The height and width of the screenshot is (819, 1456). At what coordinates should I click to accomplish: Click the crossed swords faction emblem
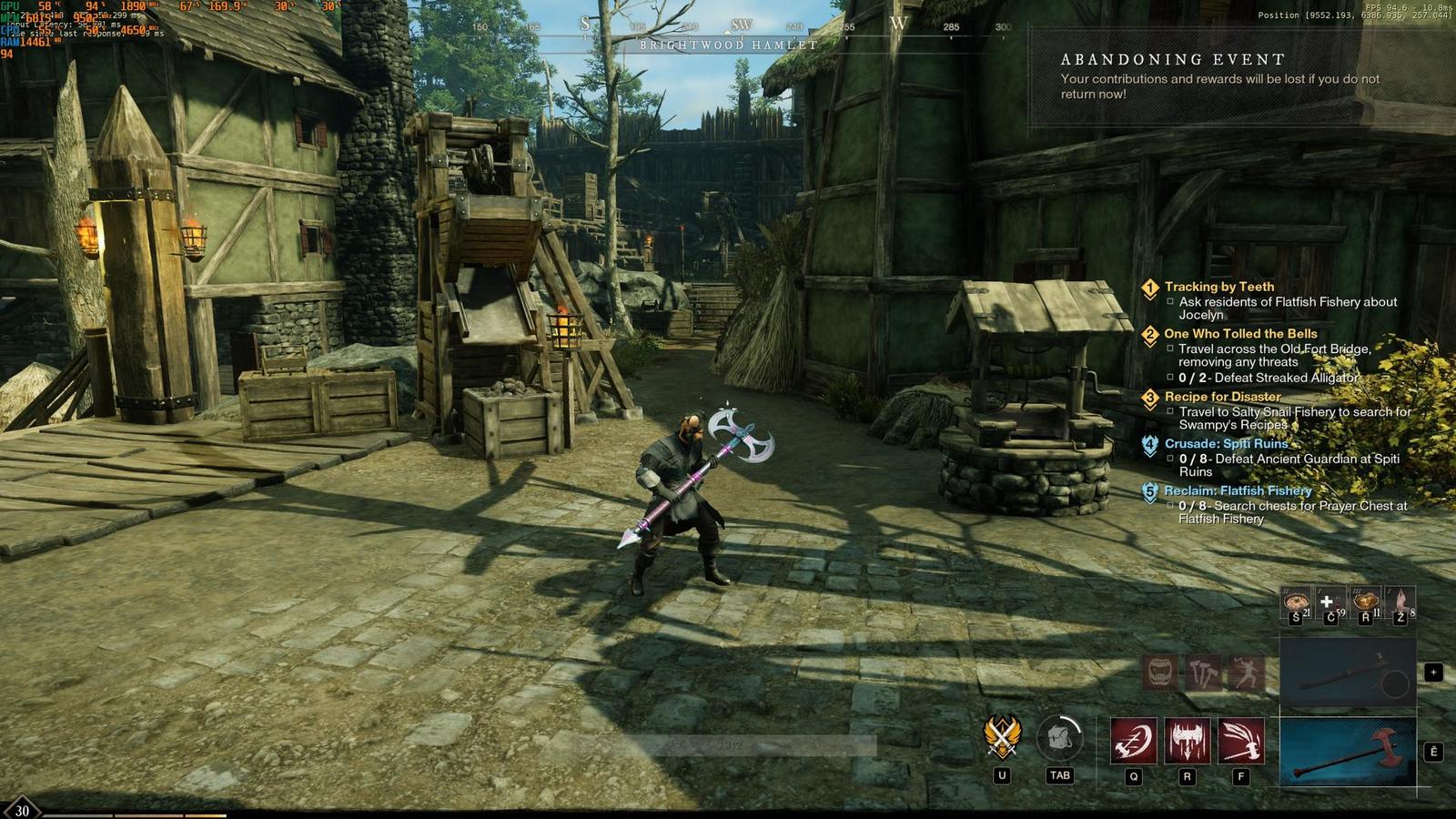pyautogui.click(x=1002, y=737)
